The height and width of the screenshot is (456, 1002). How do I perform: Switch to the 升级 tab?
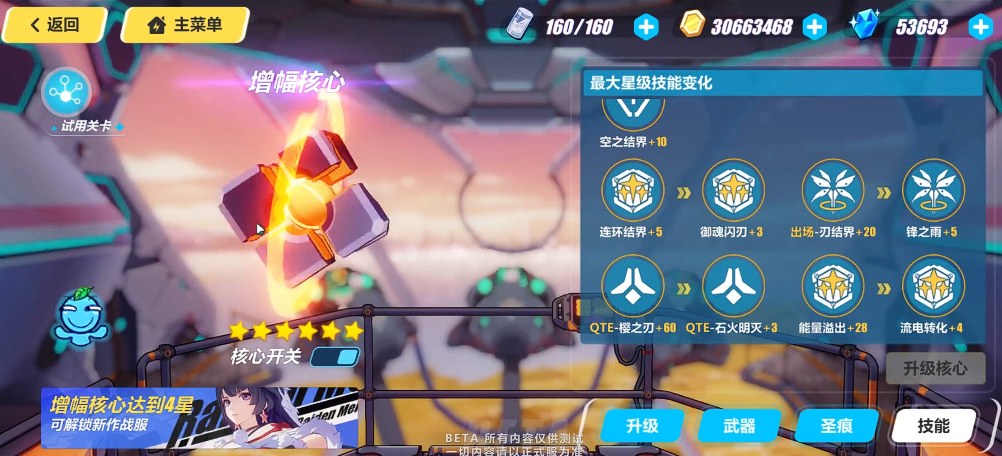pyautogui.click(x=642, y=425)
